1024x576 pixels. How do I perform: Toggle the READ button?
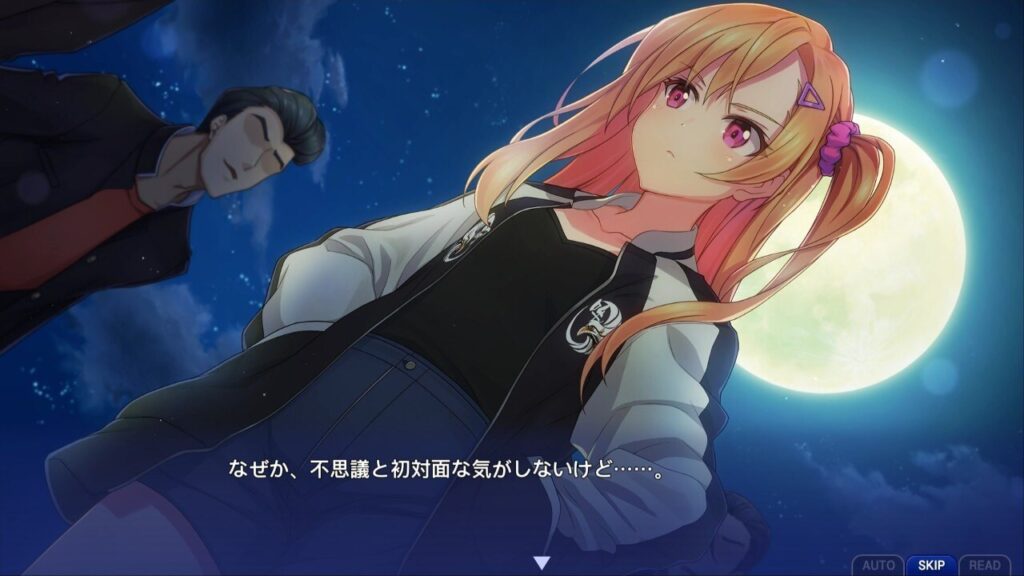[985, 565]
